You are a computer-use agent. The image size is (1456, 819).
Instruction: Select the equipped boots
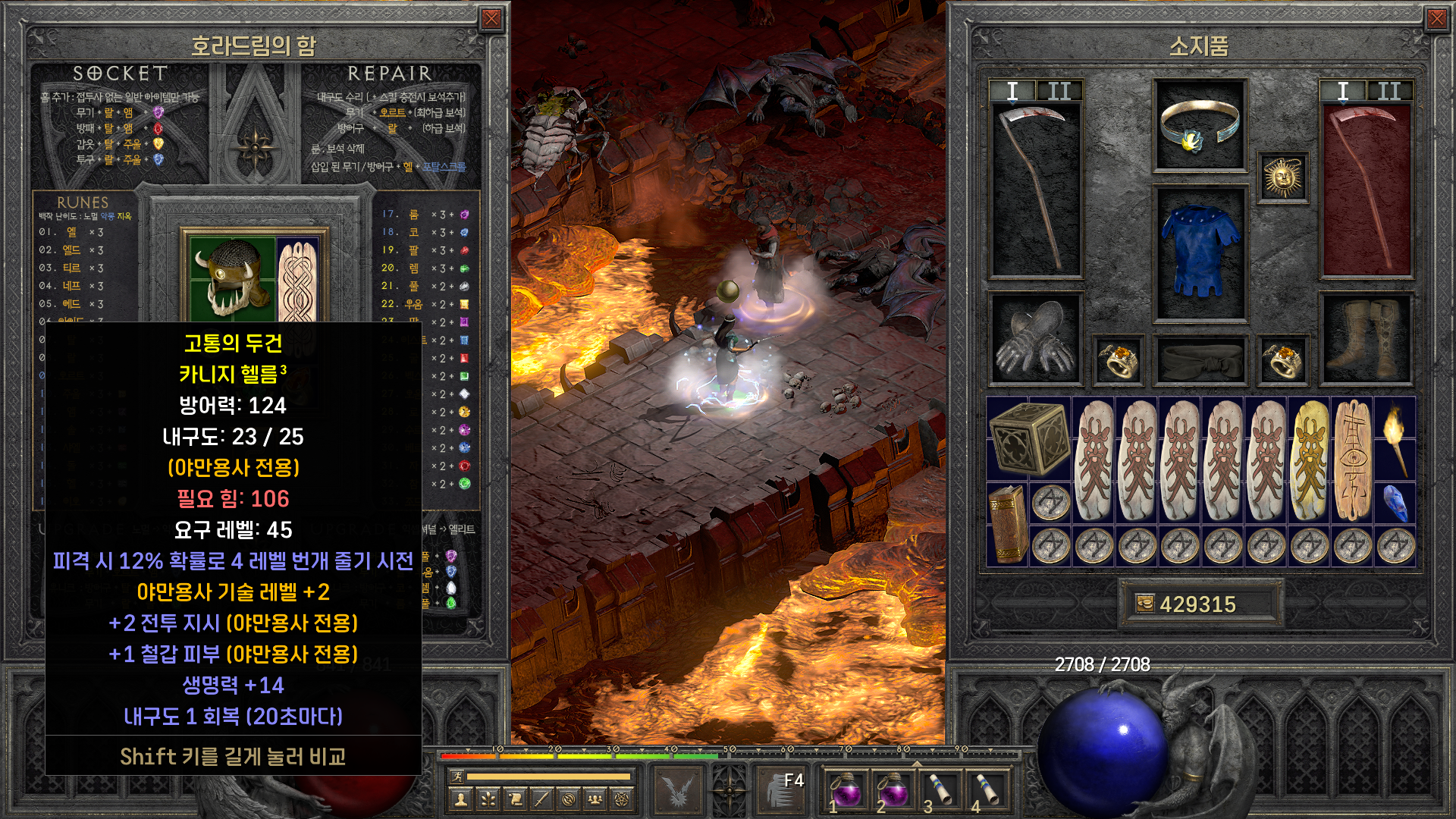click(x=1367, y=338)
